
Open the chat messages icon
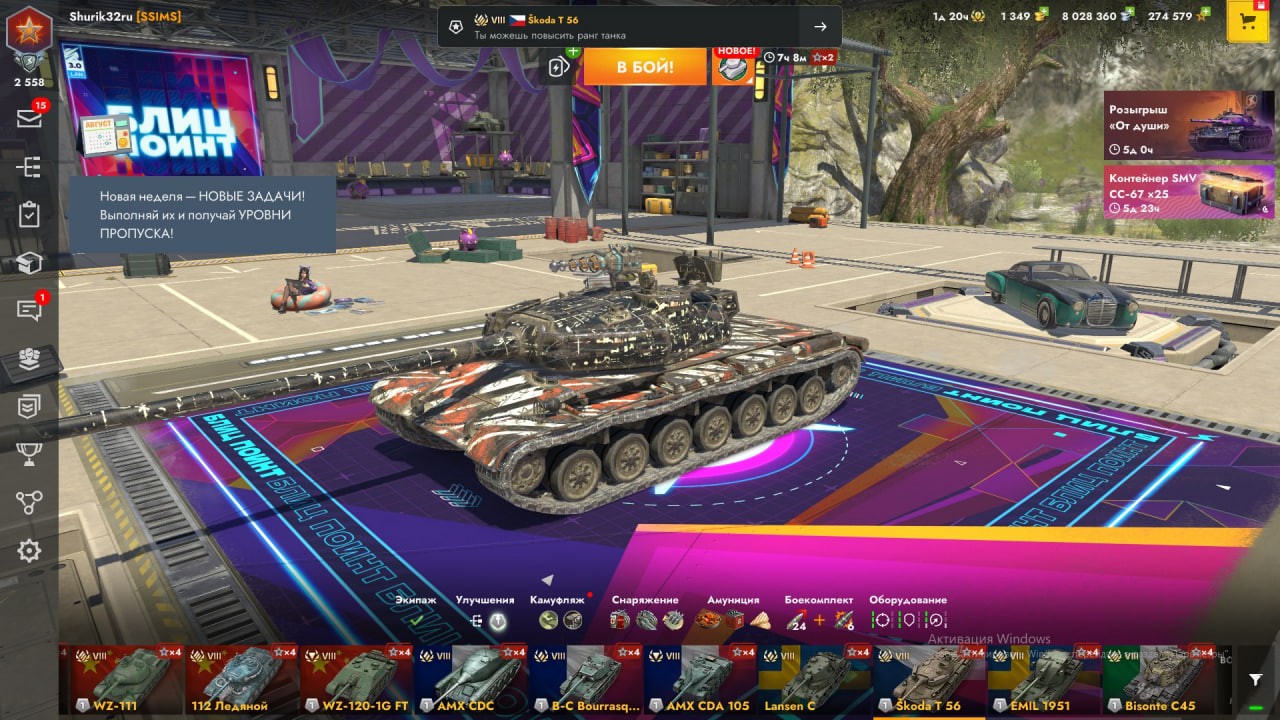[x=29, y=310]
